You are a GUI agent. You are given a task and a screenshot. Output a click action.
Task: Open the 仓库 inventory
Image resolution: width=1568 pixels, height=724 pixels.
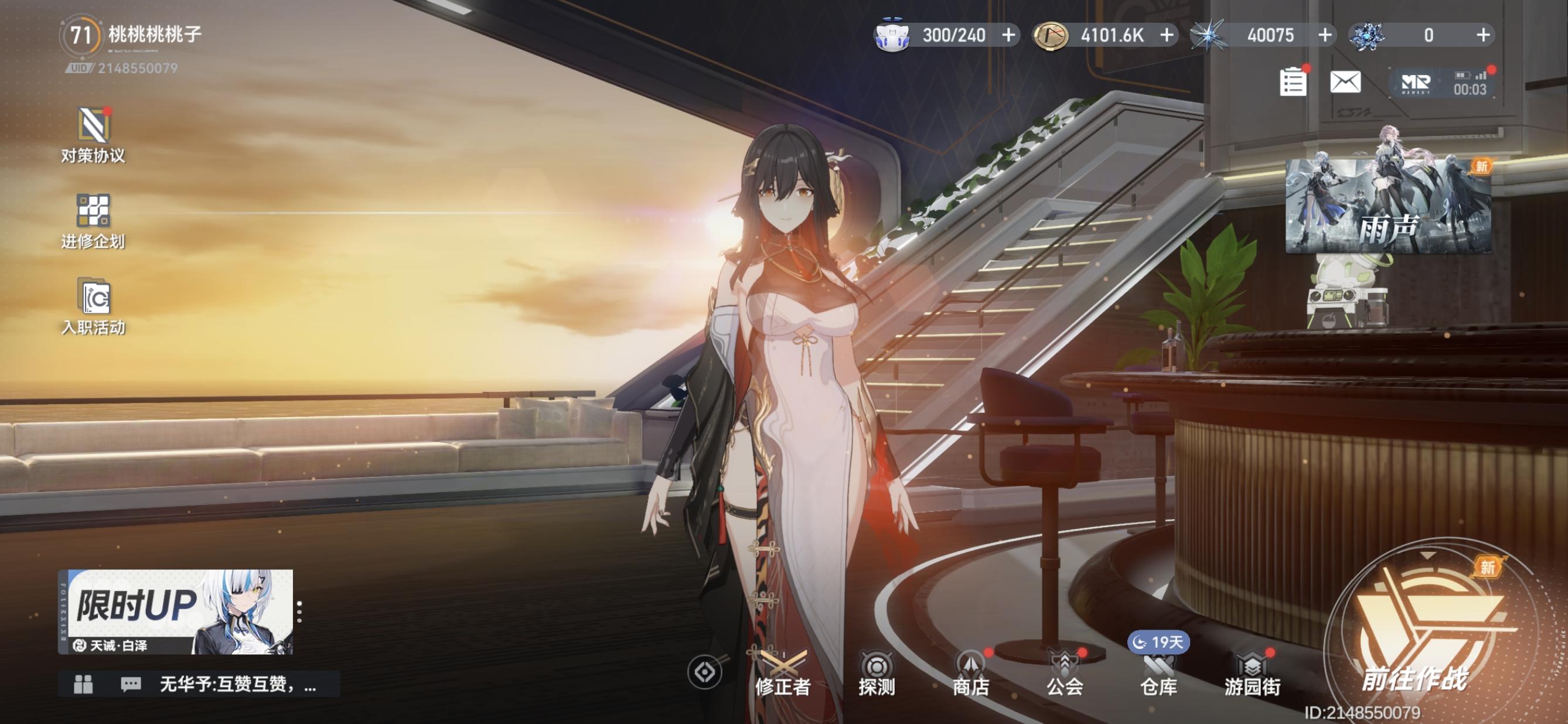(x=1158, y=674)
